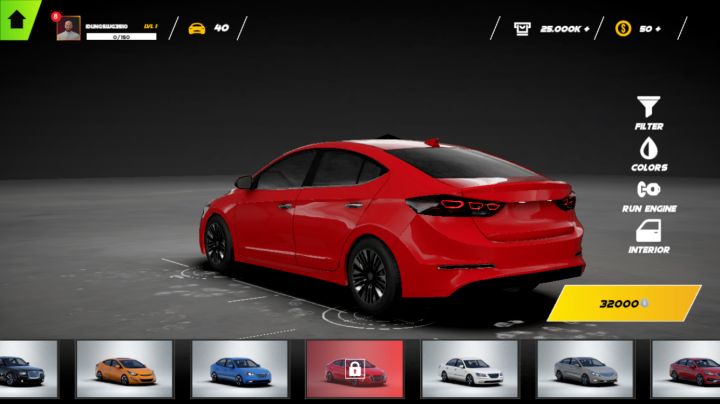Return to the home screen via the green house button
Viewport: 720px width, 404px height.
click(x=17, y=17)
